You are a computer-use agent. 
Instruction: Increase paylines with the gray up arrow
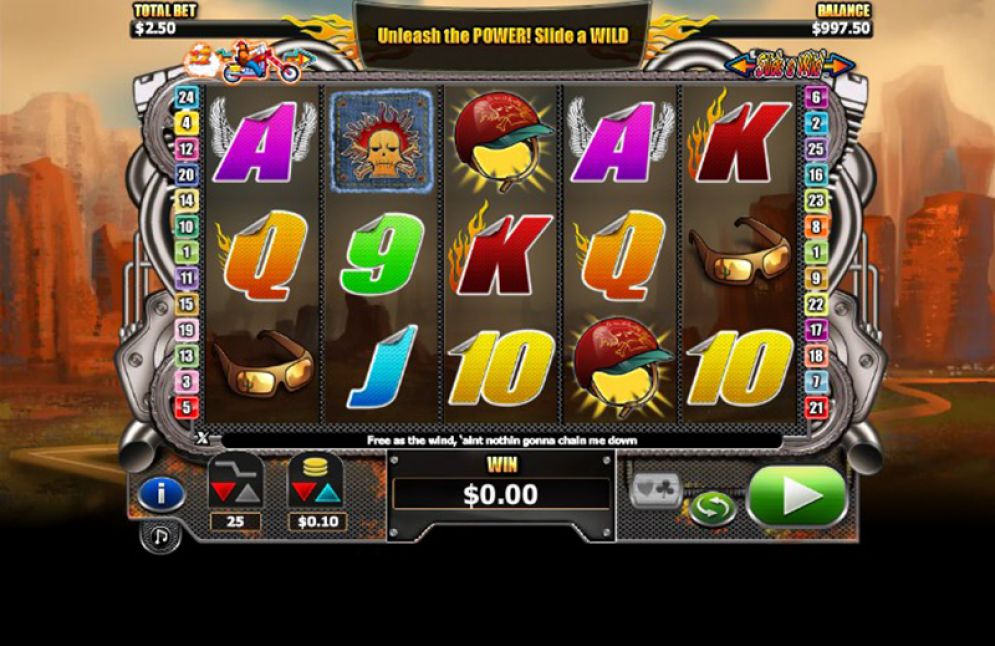(x=247, y=494)
